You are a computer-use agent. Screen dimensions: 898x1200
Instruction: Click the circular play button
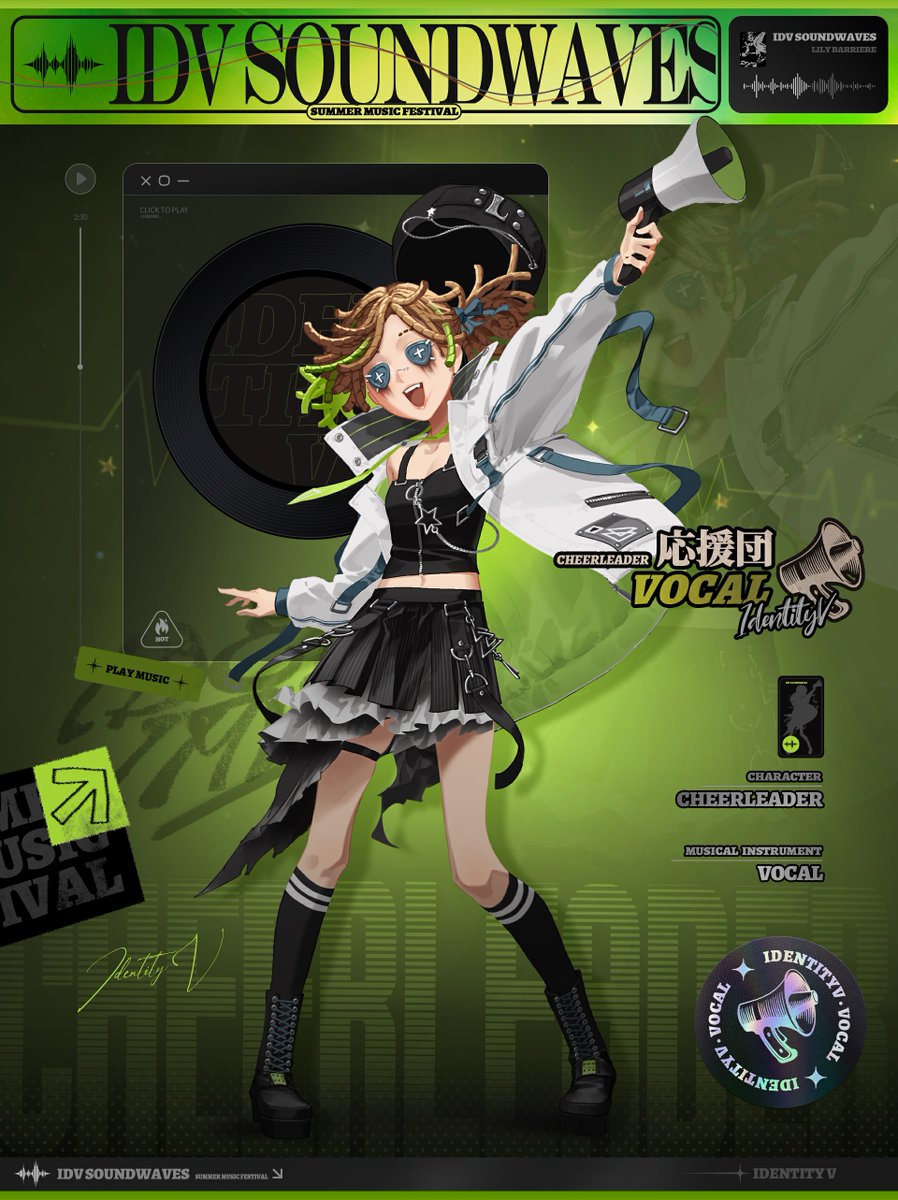[x=80, y=179]
